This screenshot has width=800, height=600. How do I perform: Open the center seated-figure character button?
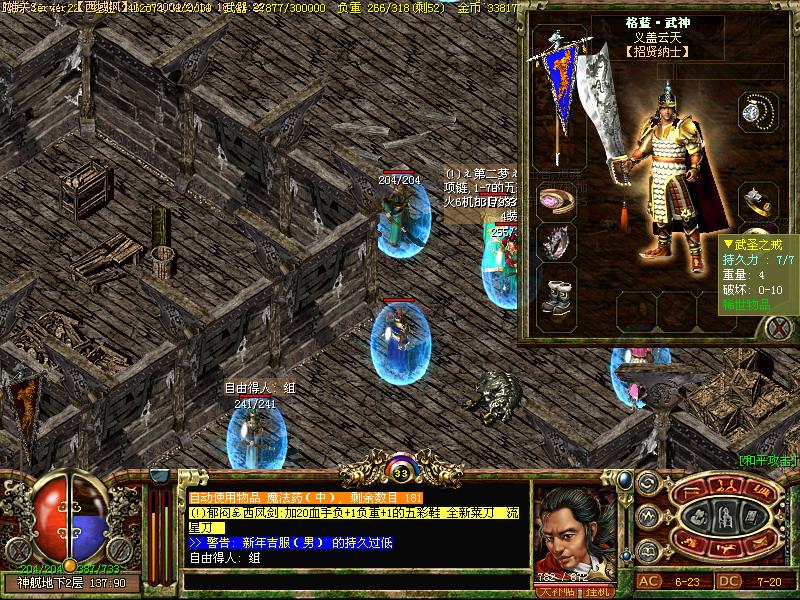[x=726, y=518]
